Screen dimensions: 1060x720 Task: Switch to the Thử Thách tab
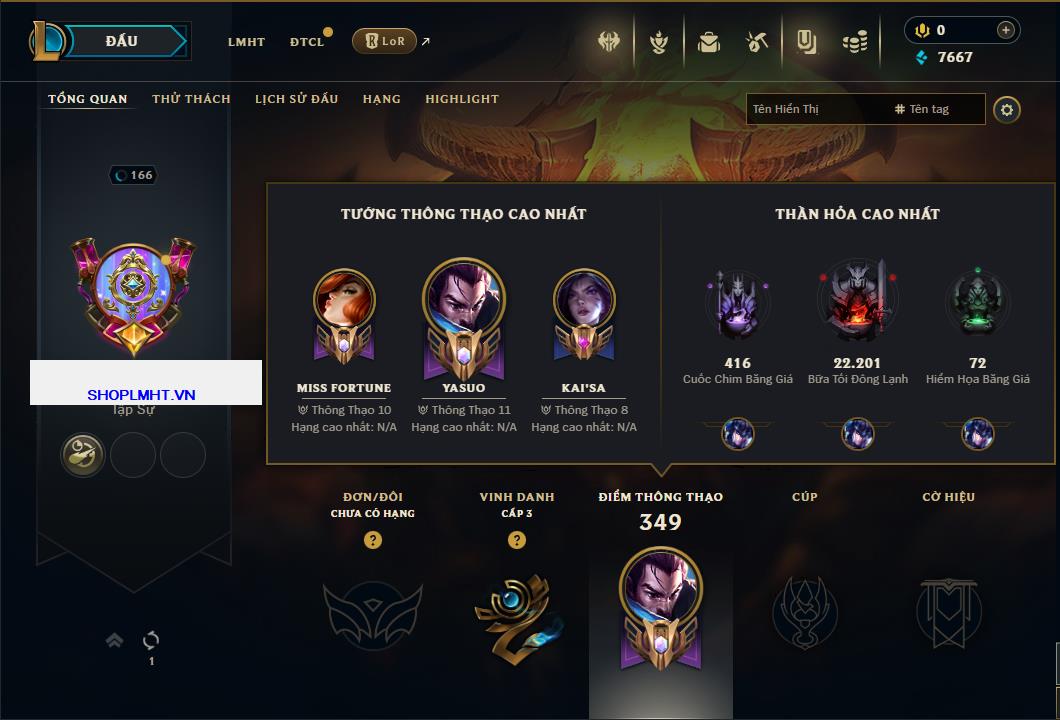click(x=191, y=99)
